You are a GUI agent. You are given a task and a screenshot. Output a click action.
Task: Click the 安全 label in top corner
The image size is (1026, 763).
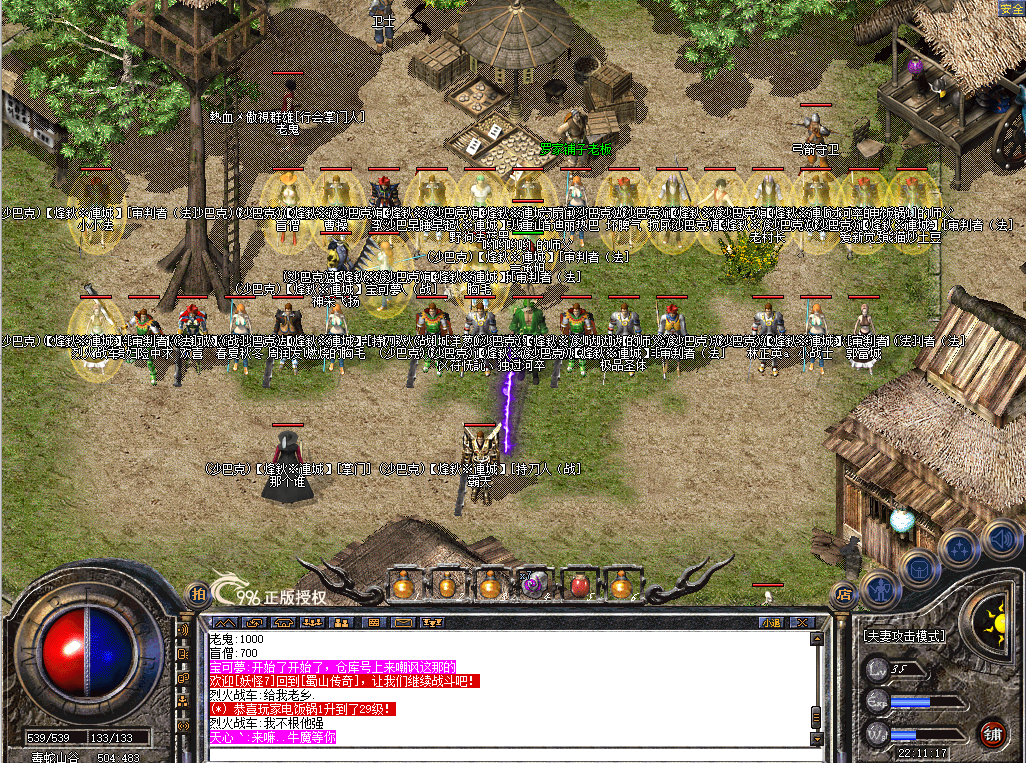1011,8
